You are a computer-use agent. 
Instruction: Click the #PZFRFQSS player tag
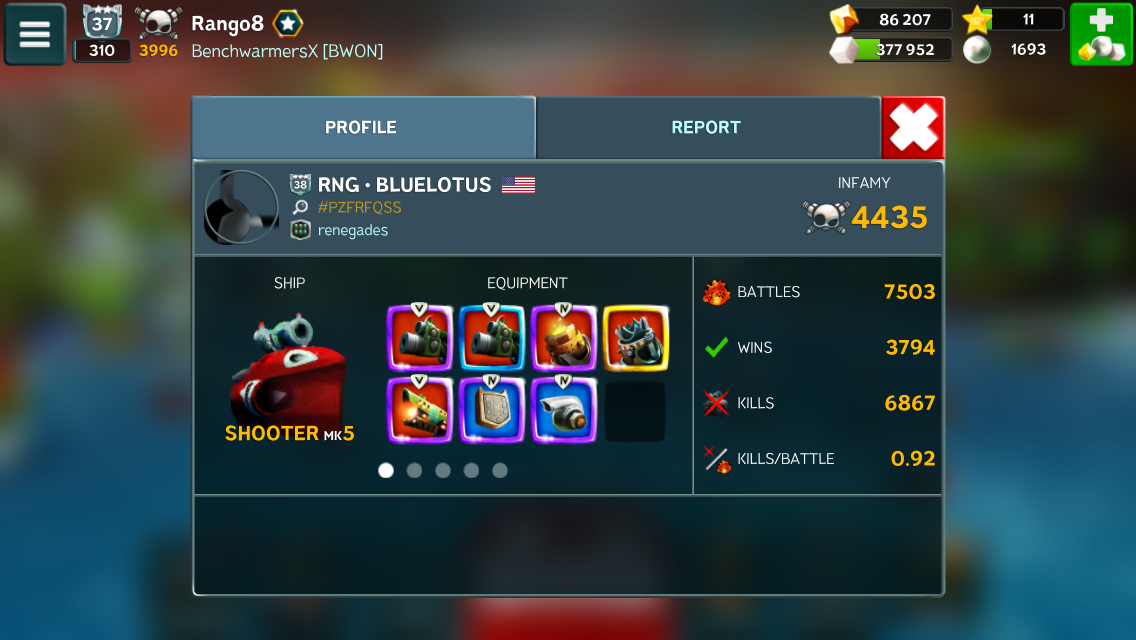point(359,207)
